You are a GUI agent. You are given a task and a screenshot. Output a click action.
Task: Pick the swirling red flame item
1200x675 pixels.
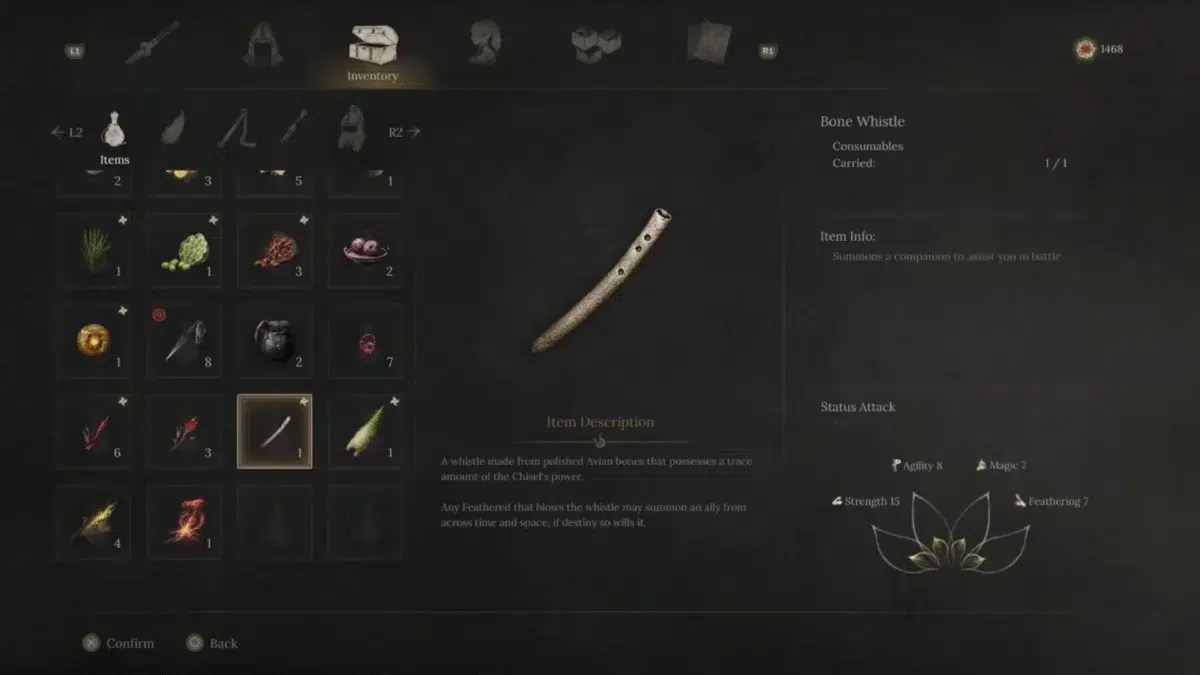coord(184,522)
